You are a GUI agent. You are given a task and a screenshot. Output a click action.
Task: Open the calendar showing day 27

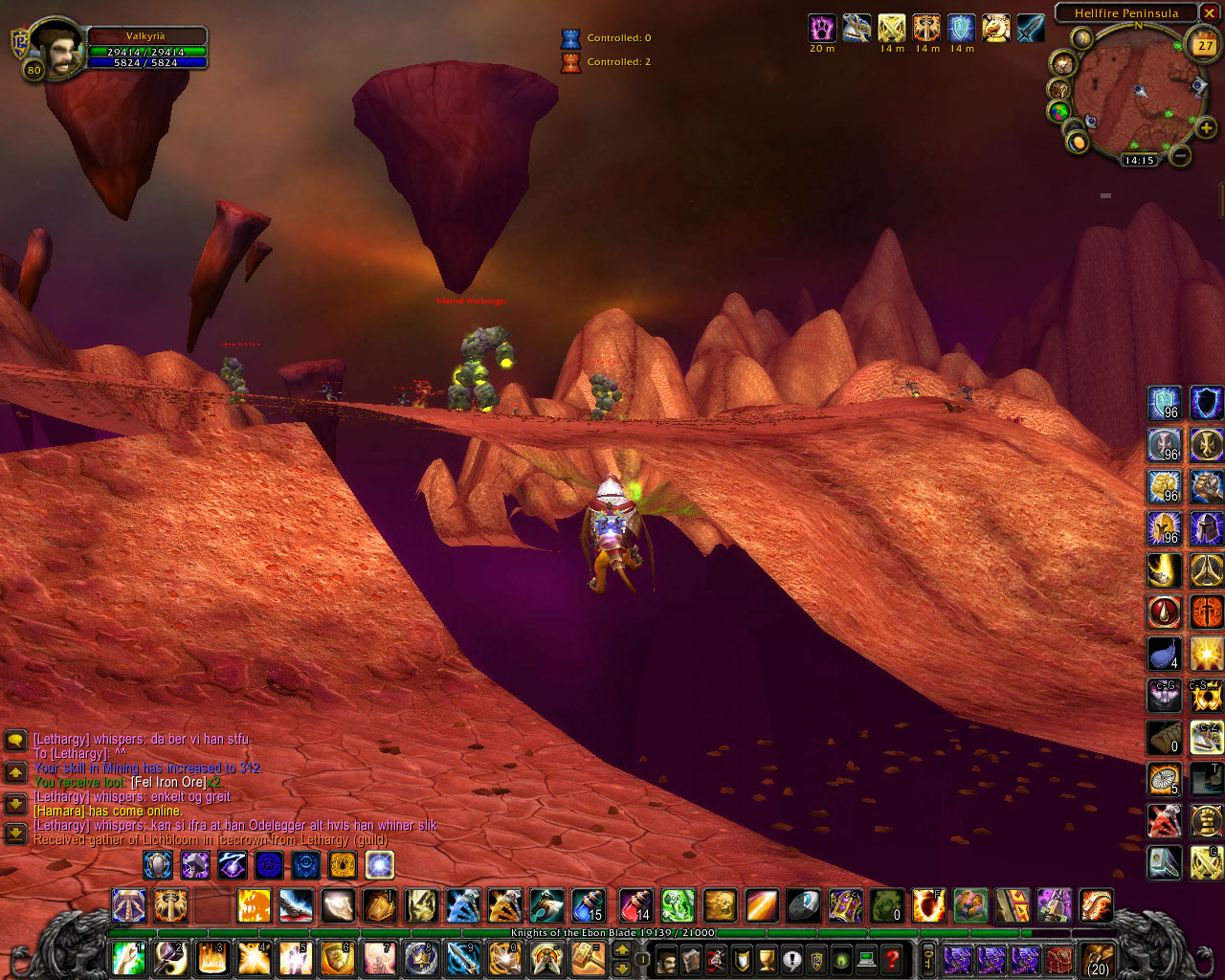1204,44
